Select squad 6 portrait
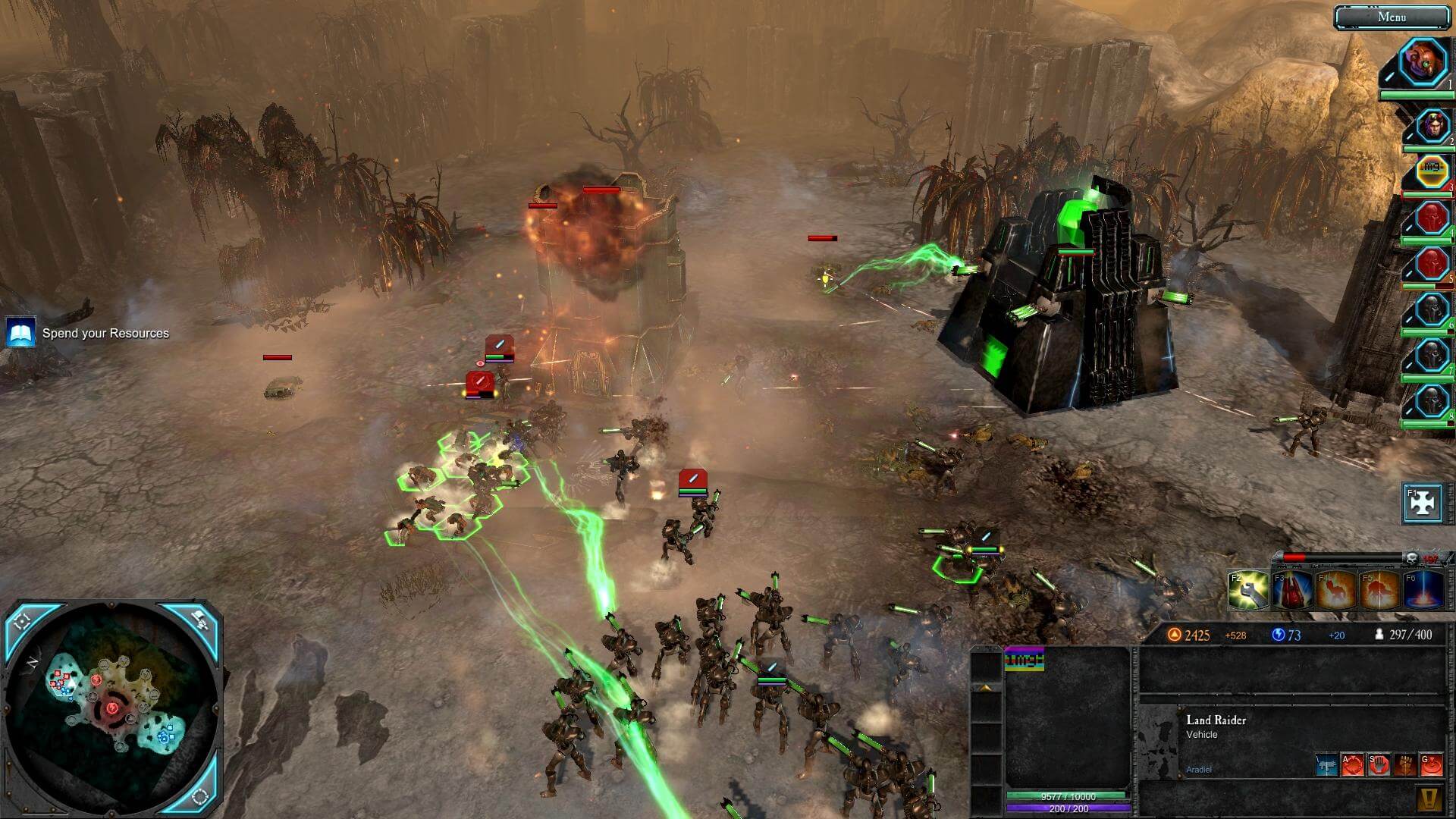 point(1431,310)
